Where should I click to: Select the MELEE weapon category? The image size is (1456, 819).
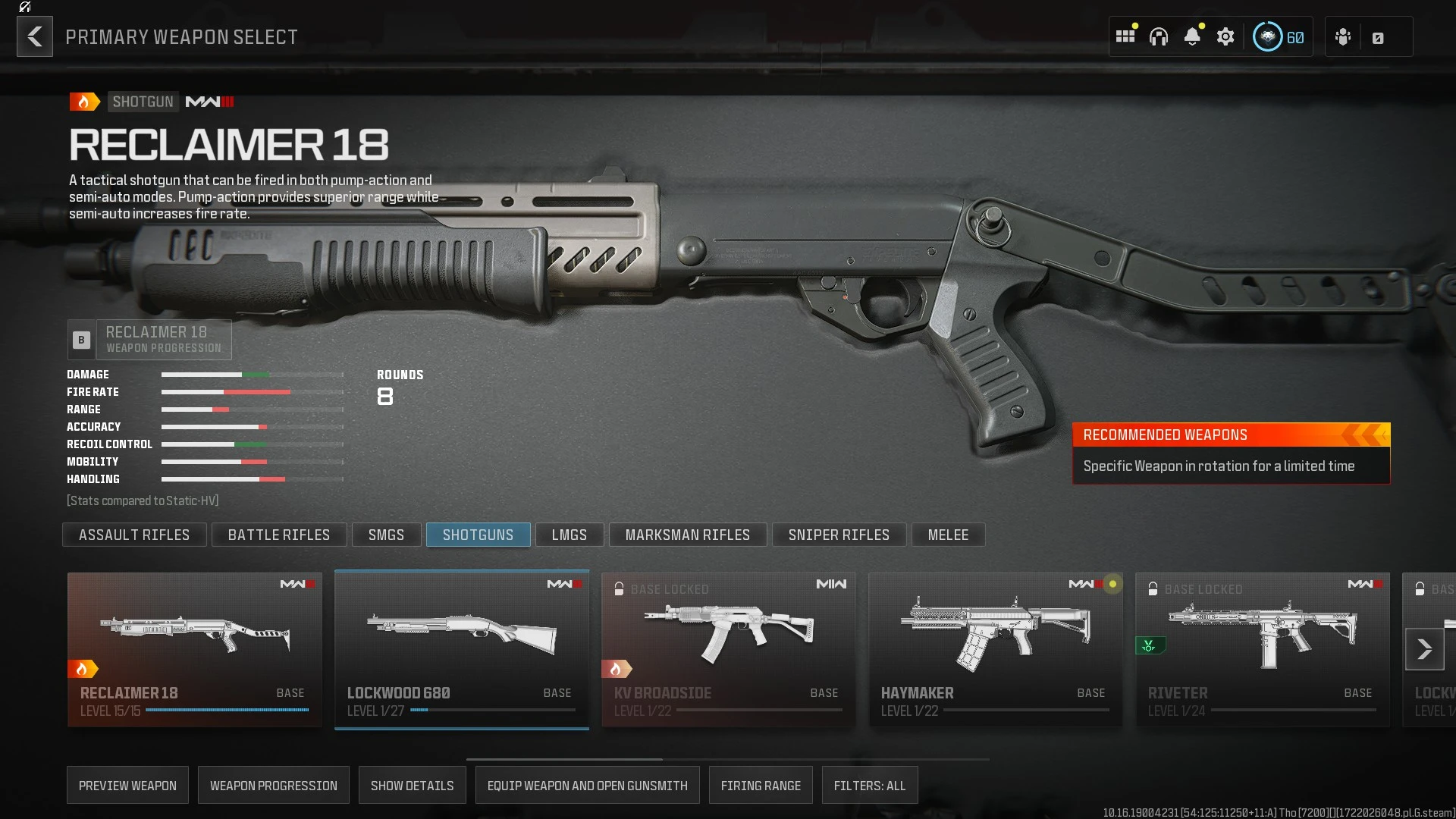tap(948, 535)
